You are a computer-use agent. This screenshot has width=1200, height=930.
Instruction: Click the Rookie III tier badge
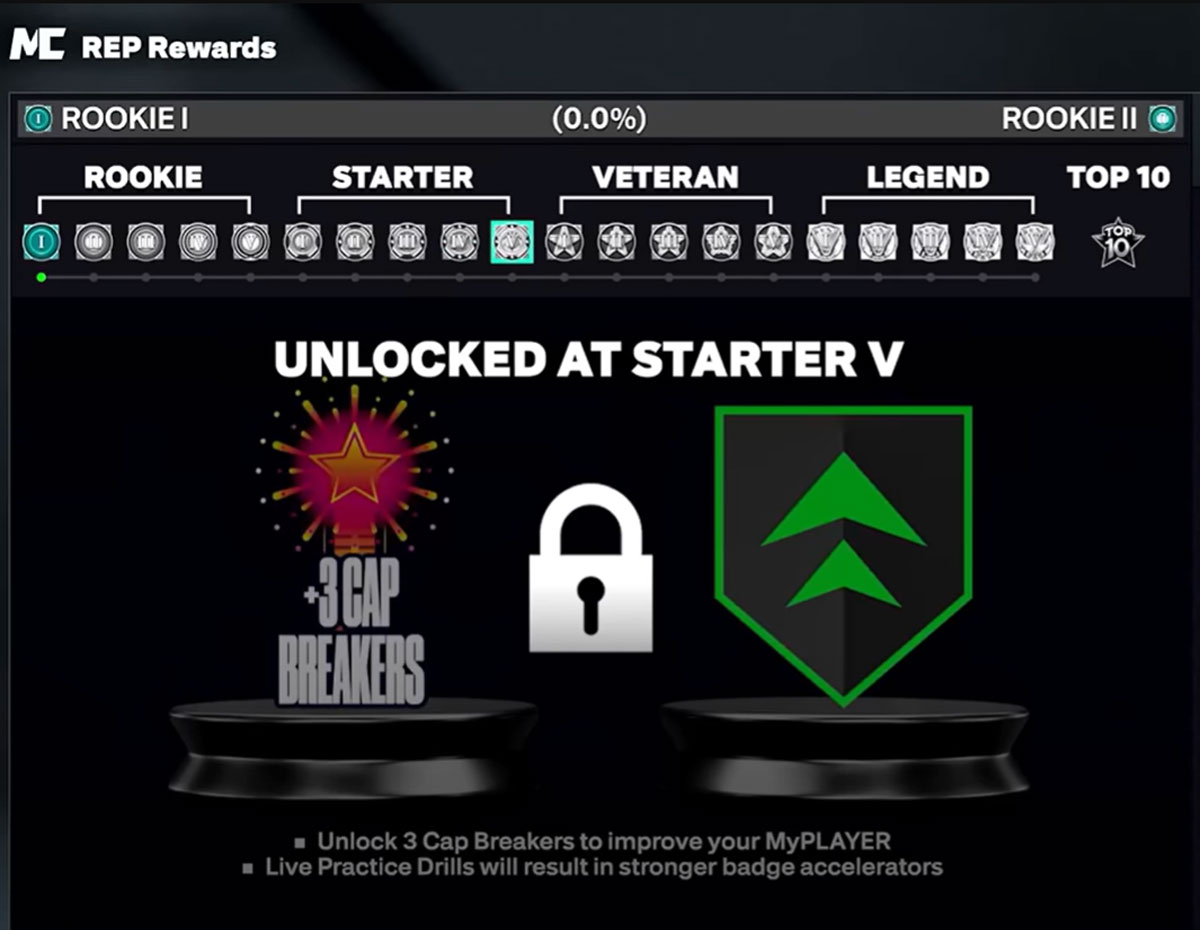click(x=146, y=242)
